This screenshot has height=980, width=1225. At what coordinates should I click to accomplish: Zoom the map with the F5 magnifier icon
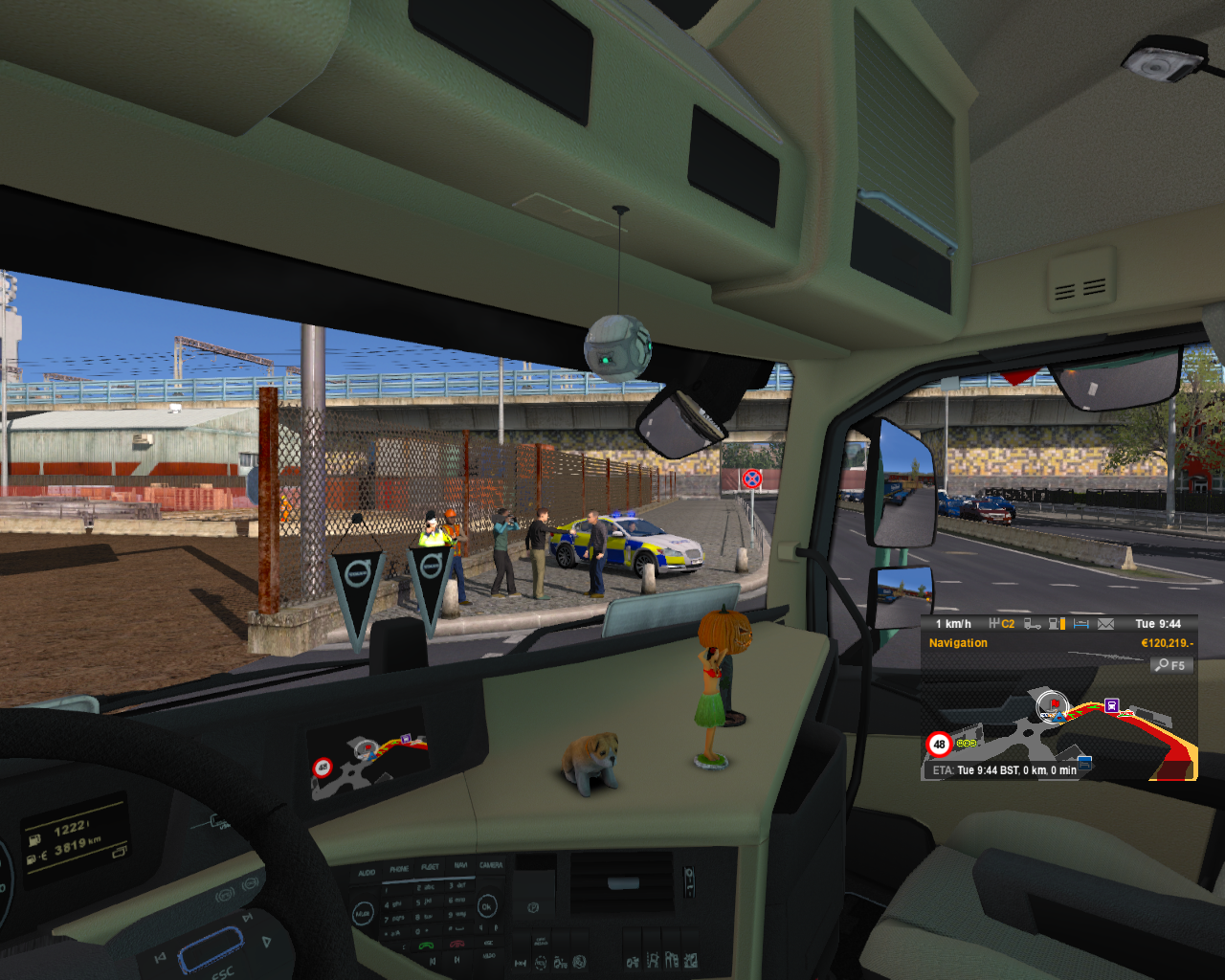pyautogui.click(x=1163, y=665)
